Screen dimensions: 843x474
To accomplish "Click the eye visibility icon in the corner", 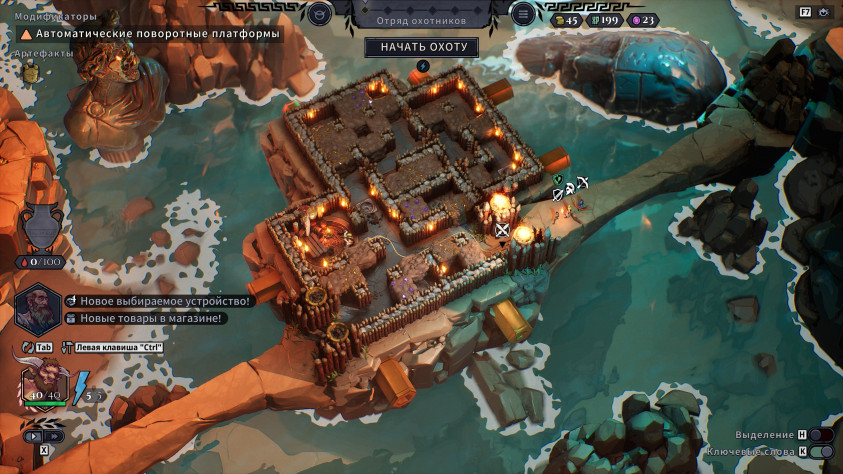I will pyautogui.click(x=825, y=12).
